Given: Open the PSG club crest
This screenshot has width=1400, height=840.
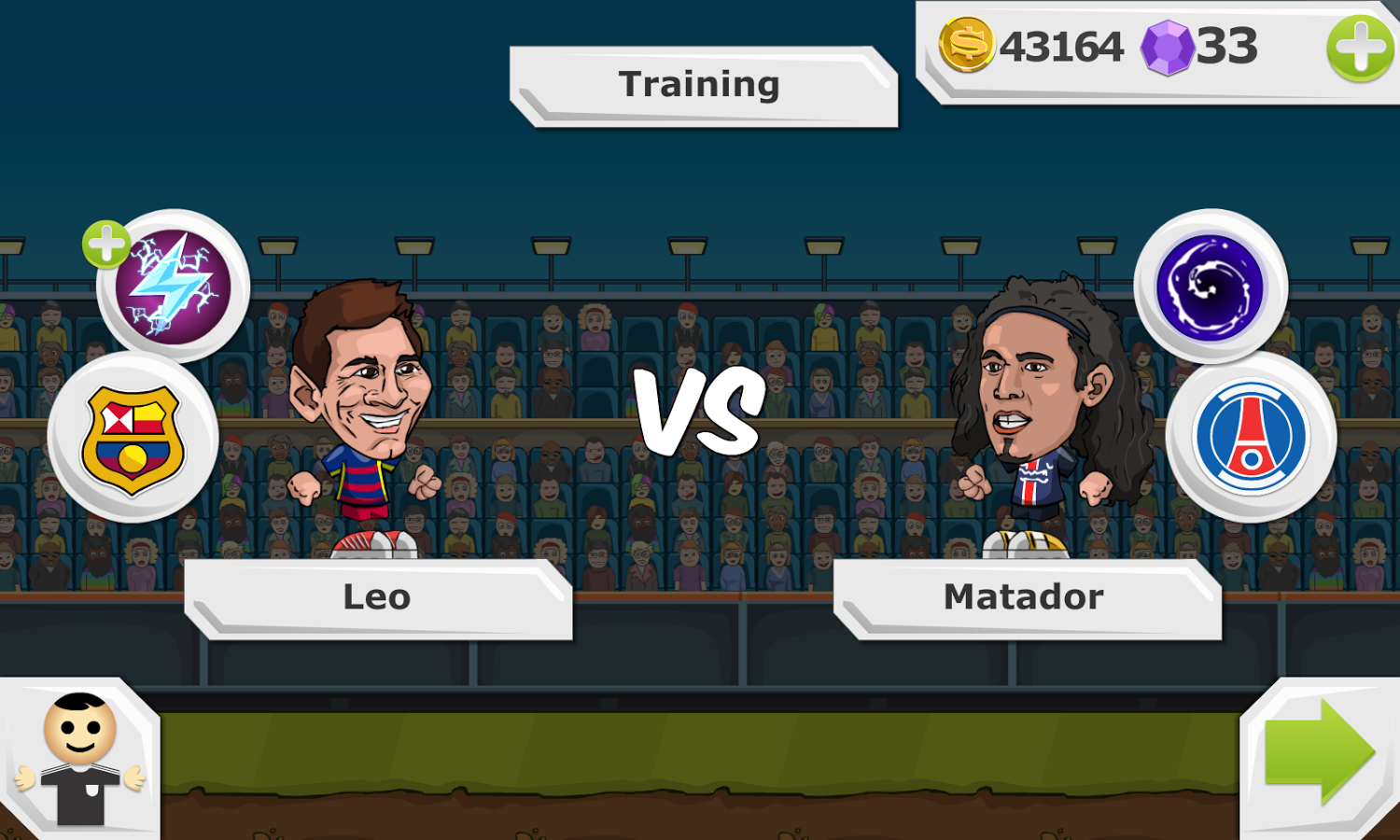Looking at the screenshot, I should coord(1254,435).
